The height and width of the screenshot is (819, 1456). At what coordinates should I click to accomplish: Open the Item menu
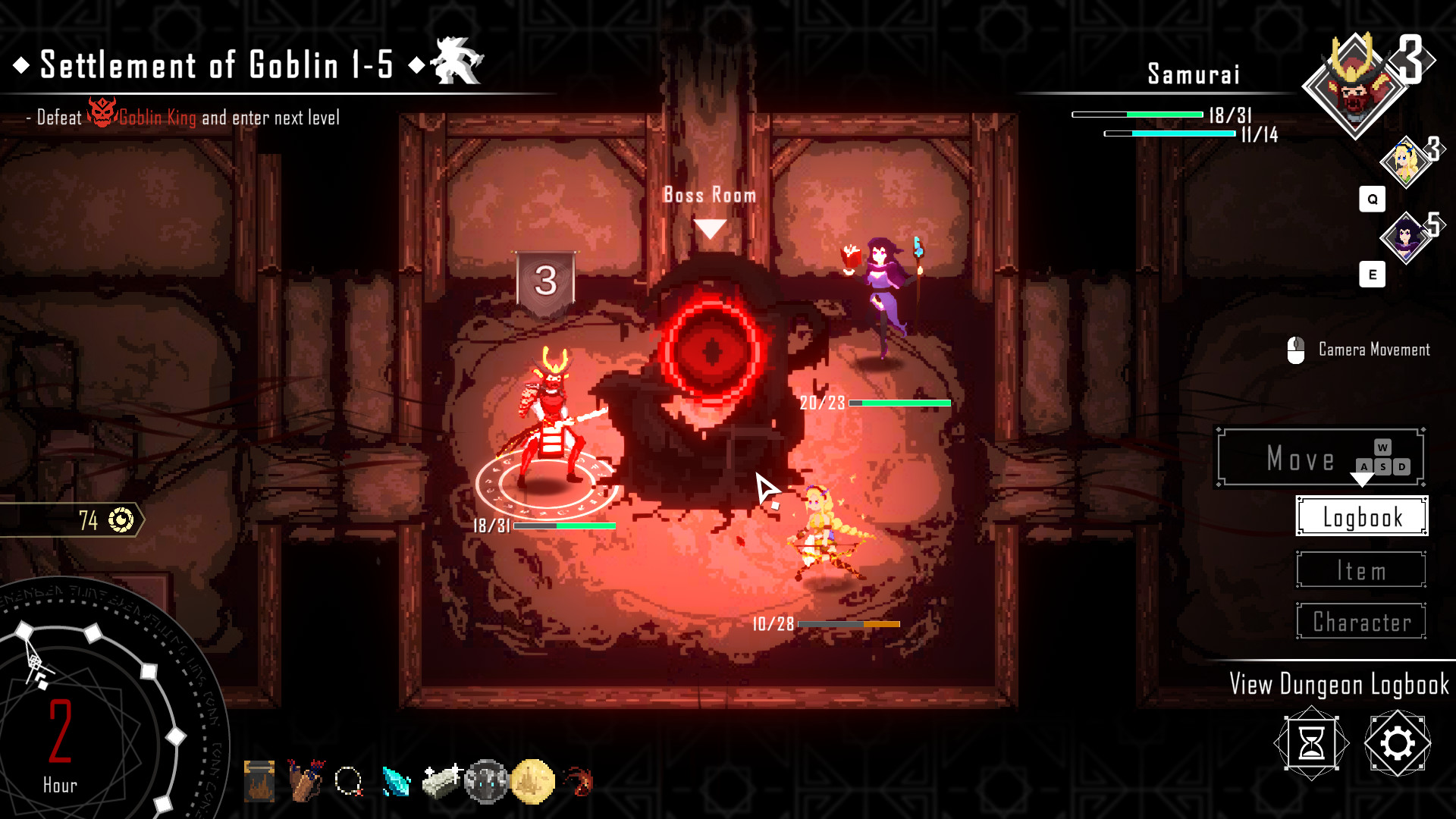(1361, 570)
